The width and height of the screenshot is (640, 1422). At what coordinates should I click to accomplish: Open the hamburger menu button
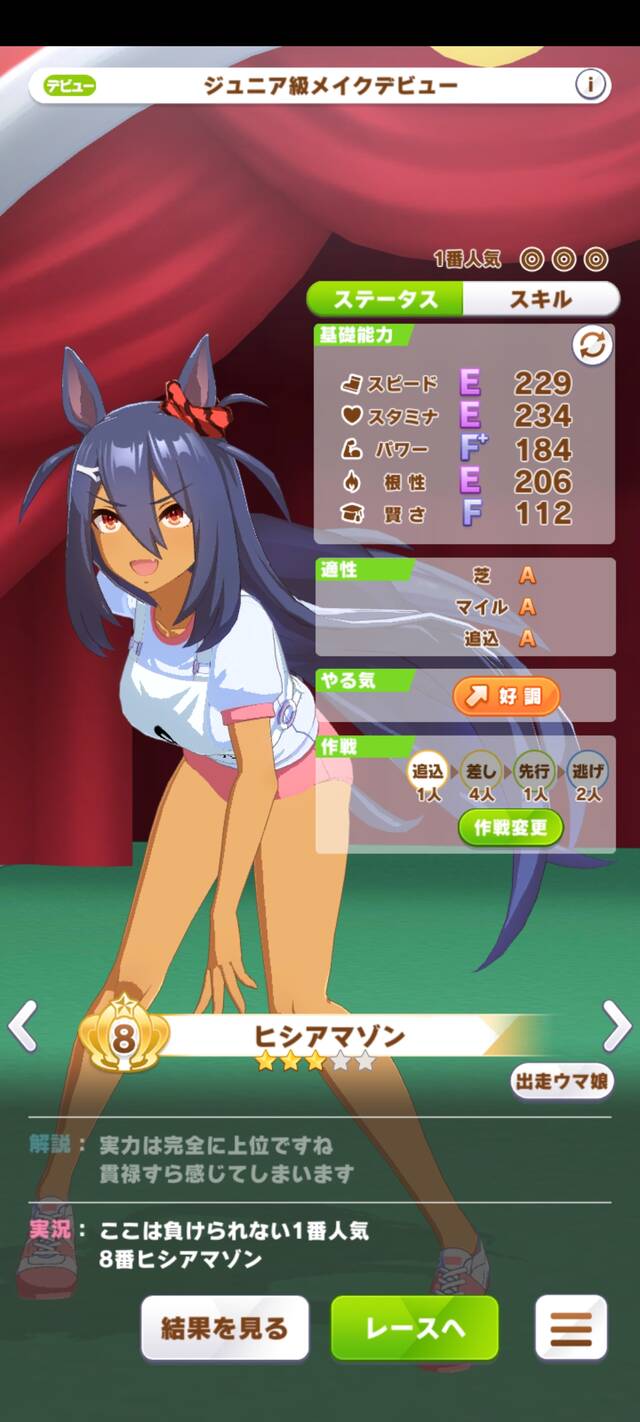click(x=571, y=1328)
